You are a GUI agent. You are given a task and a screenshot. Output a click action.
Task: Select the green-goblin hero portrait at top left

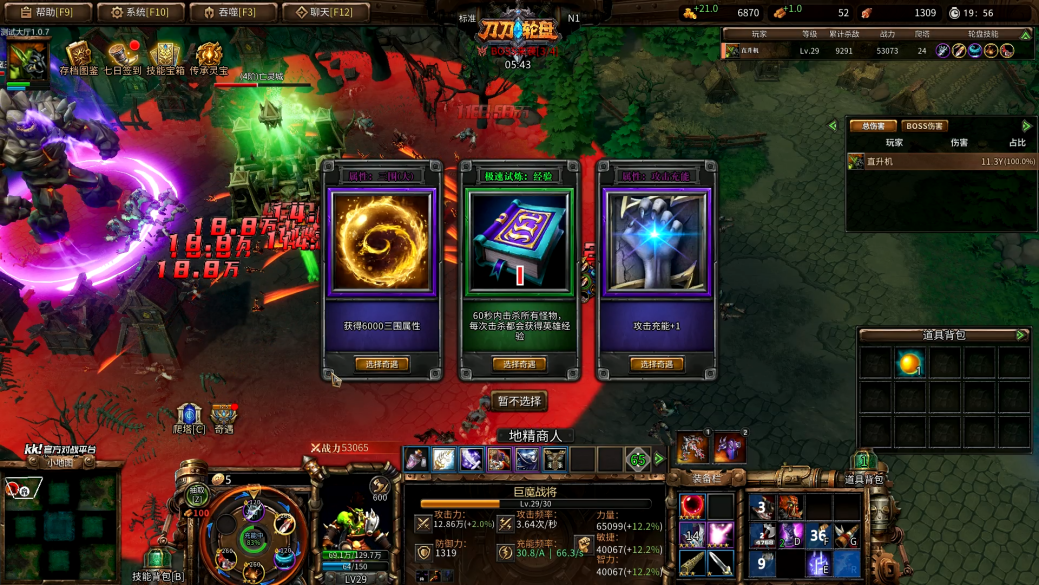point(28,64)
